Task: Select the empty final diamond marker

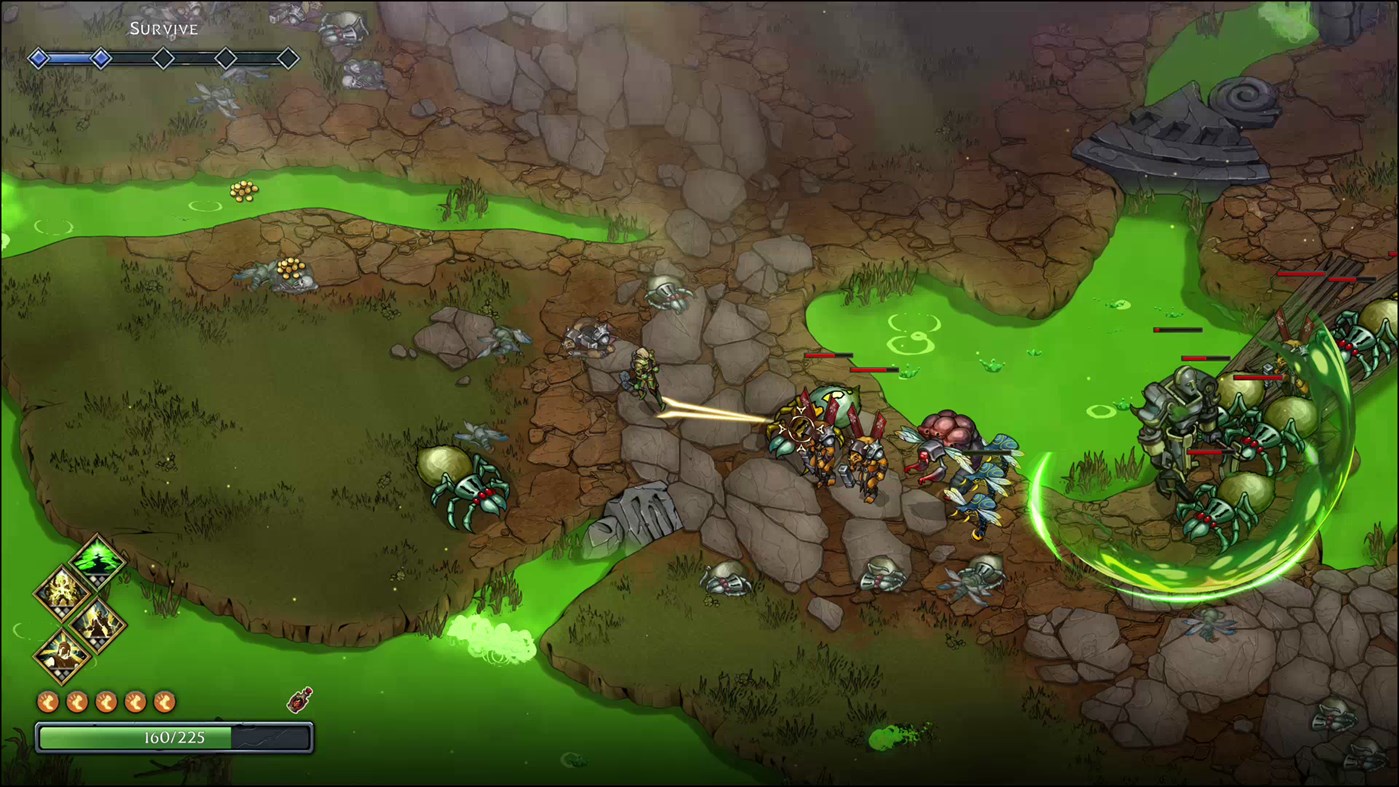Action: coord(287,58)
